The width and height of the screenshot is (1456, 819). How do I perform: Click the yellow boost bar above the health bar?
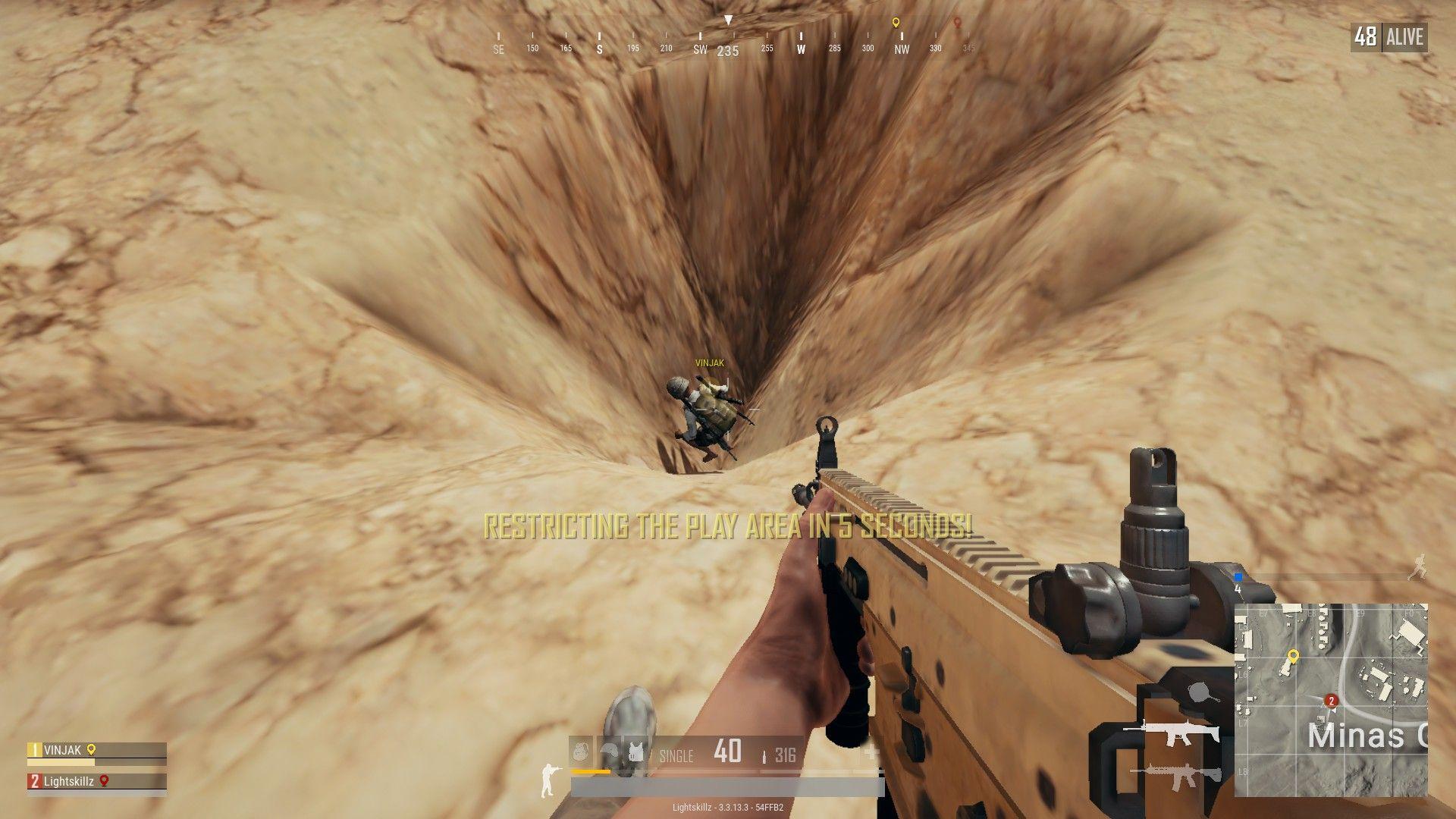pyautogui.click(x=590, y=771)
